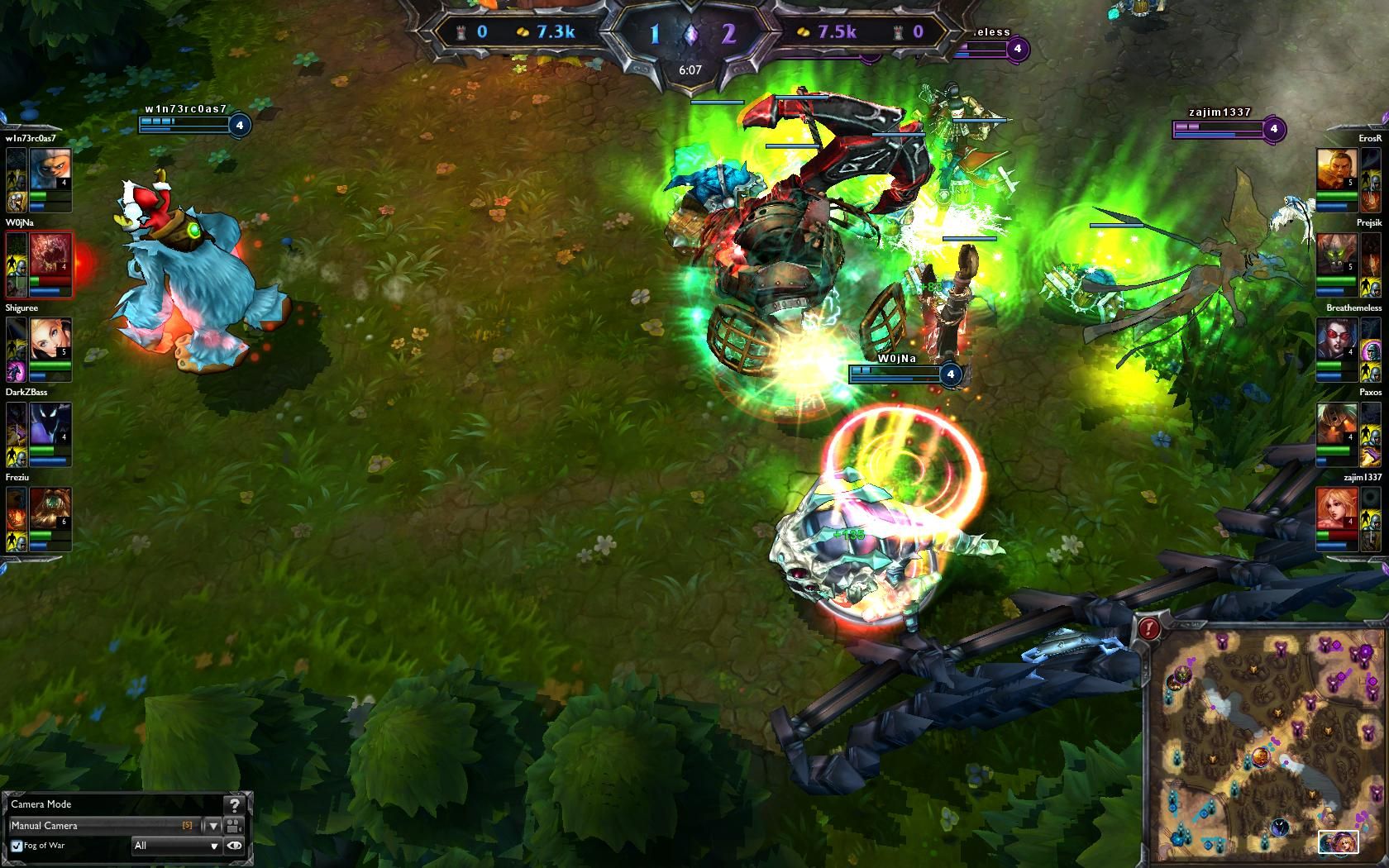Select ErosR's champion portrait
Image resolution: width=1389 pixels, height=868 pixels.
[x=1336, y=169]
